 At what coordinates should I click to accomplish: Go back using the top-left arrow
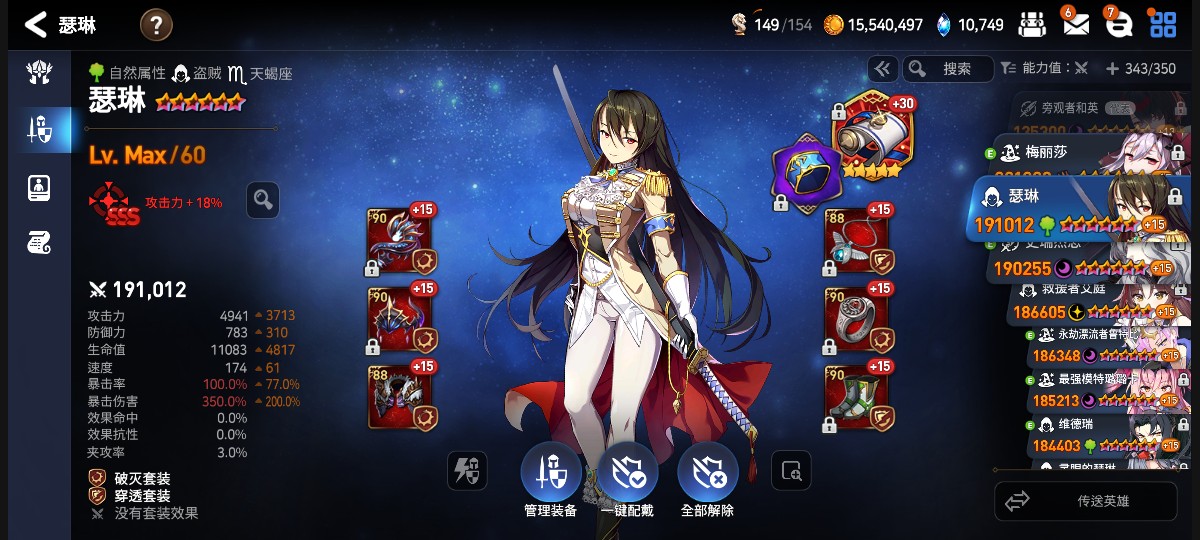click(x=36, y=25)
